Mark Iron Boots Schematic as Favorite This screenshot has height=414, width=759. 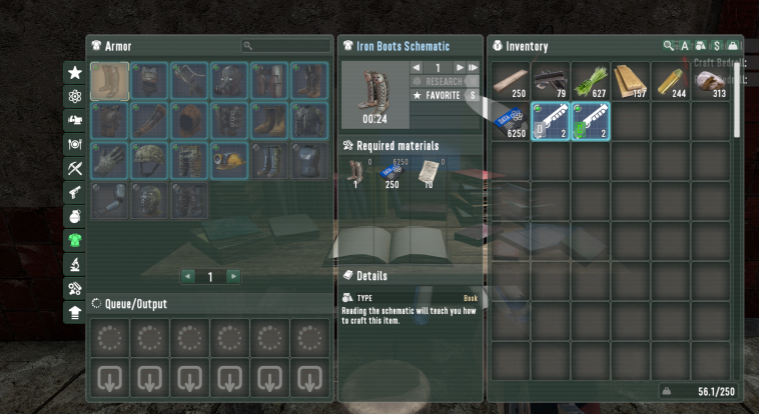pos(440,95)
